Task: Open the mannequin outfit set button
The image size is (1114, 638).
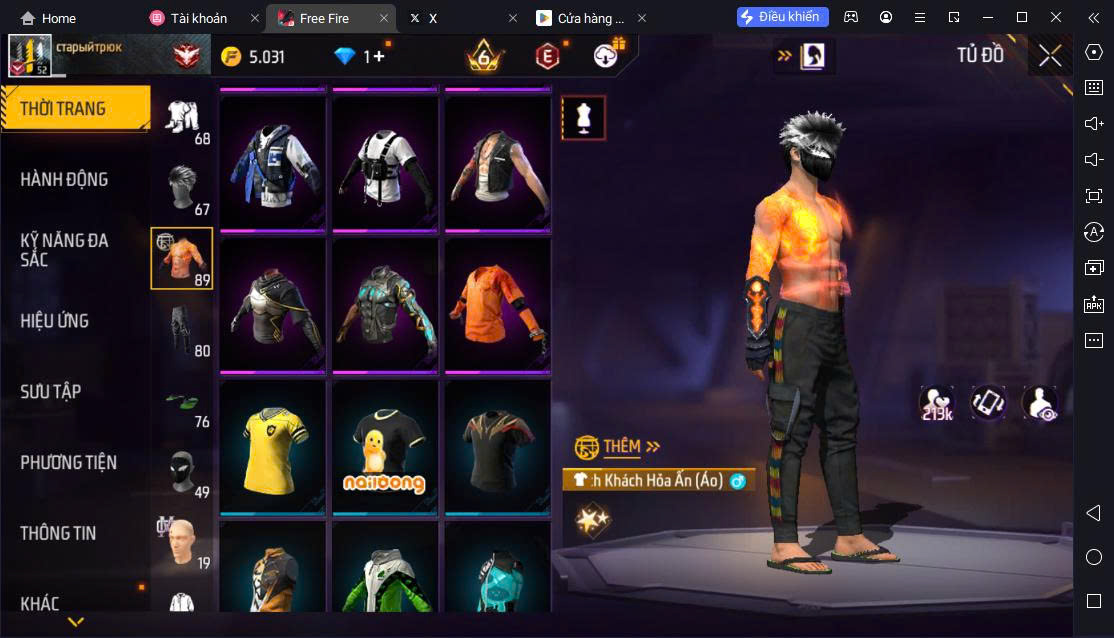Action: tap(583, 118)
